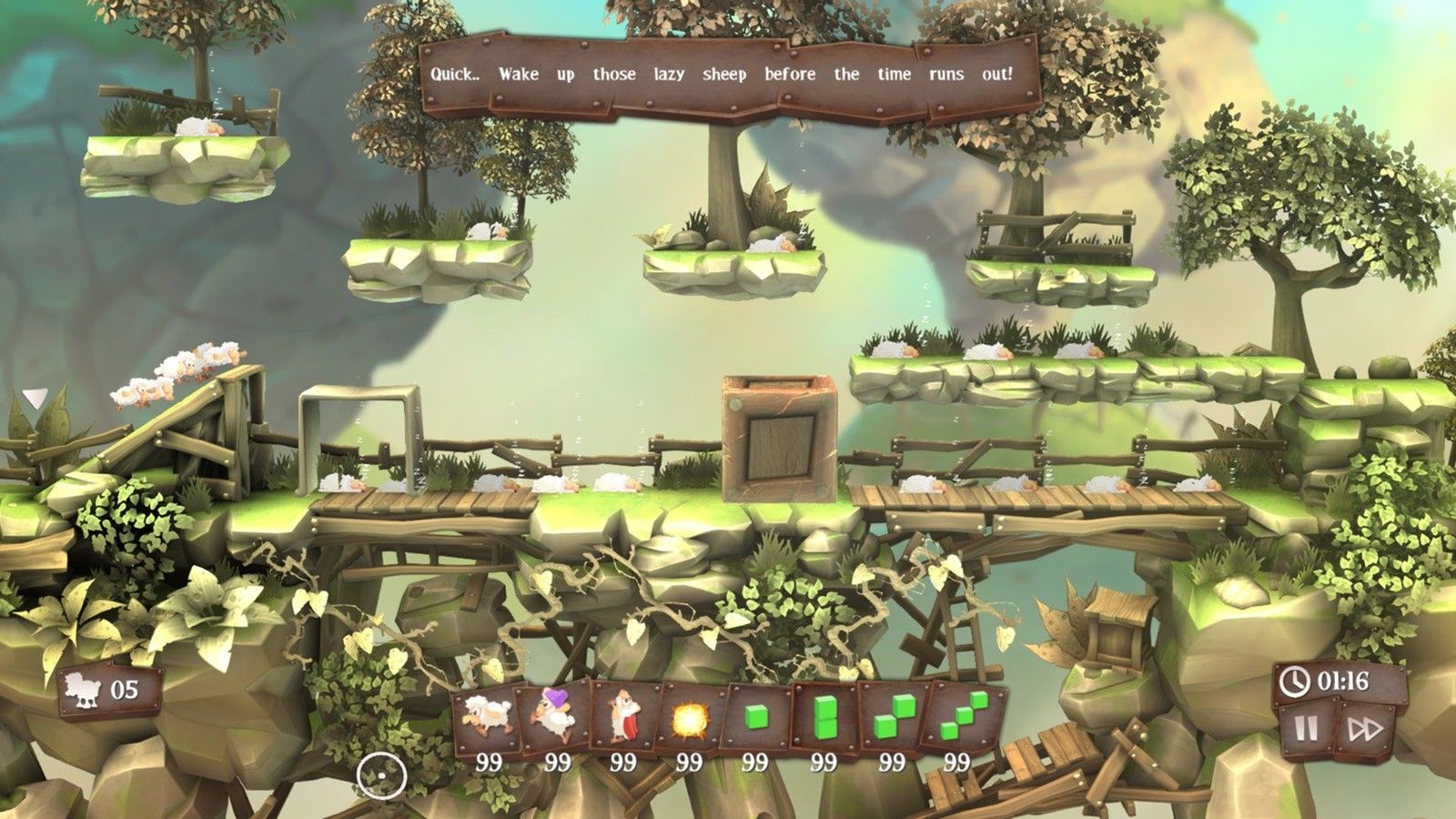This screenshot has height=819, width=1456.
Task: Choose the sheep with purple heart ability
Action: [x=553, y=717]
